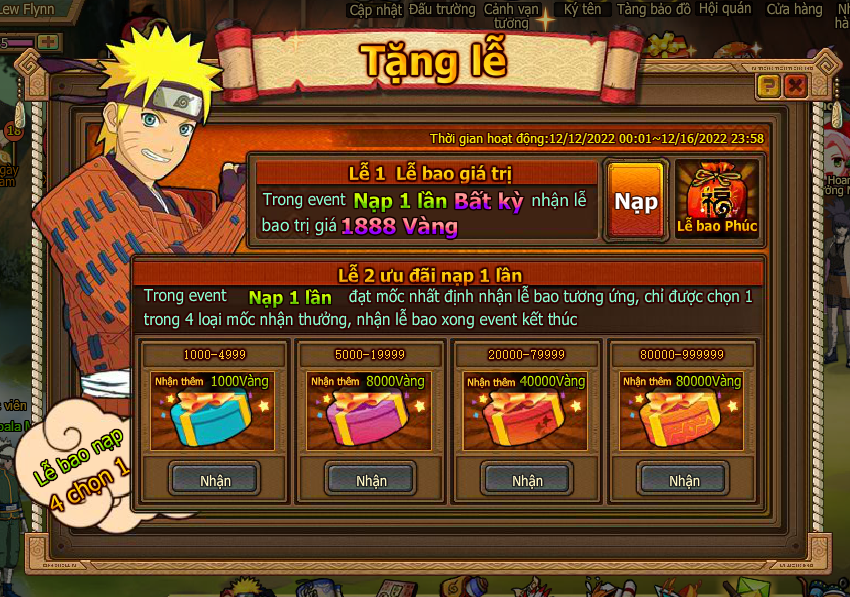This screenshot has height=597, width=850.
Task: Claim the 80000-999999 tier with Nhận
Action: [684, 480]
